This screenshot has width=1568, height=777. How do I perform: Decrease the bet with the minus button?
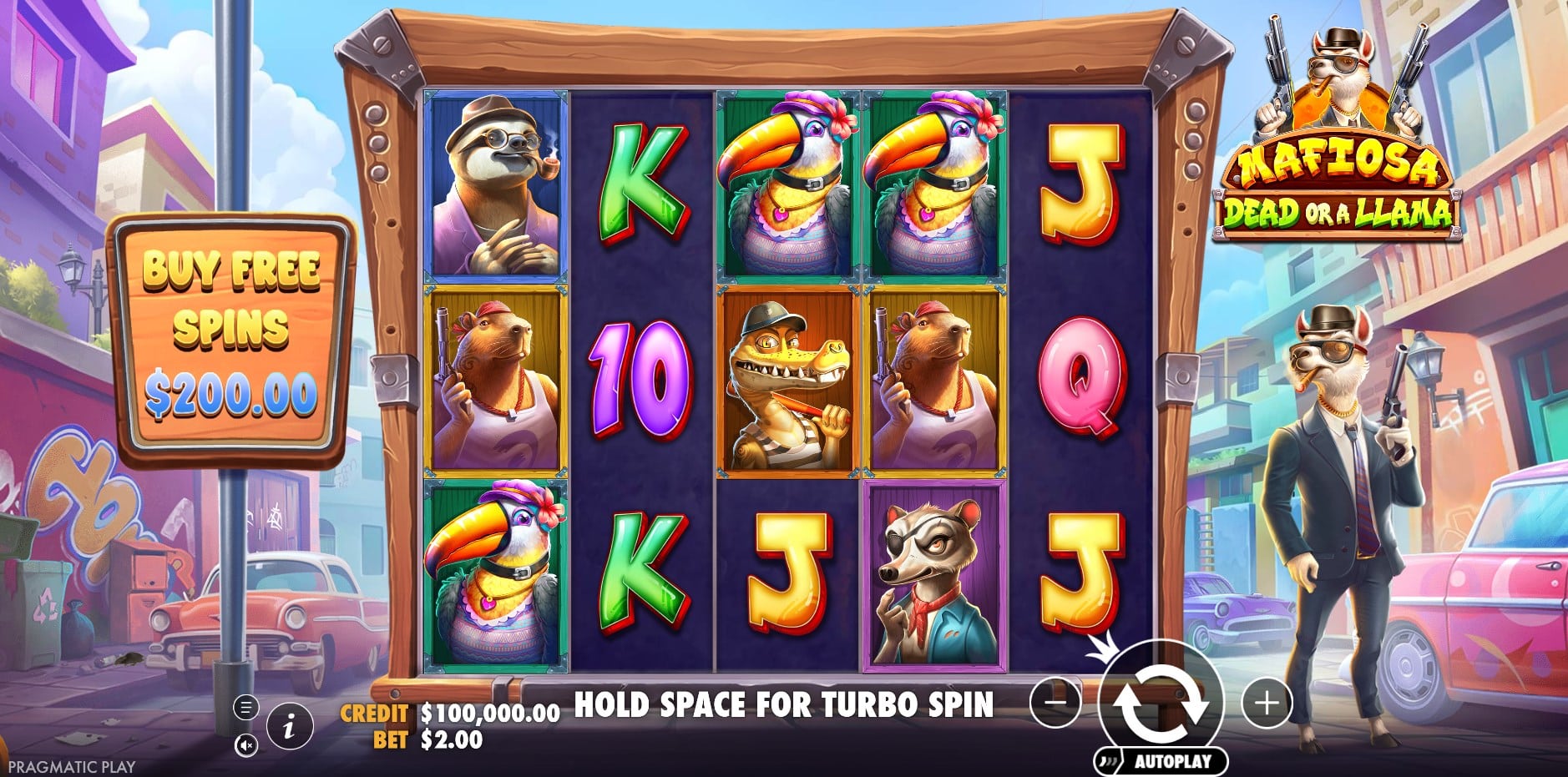(1055, 703)
